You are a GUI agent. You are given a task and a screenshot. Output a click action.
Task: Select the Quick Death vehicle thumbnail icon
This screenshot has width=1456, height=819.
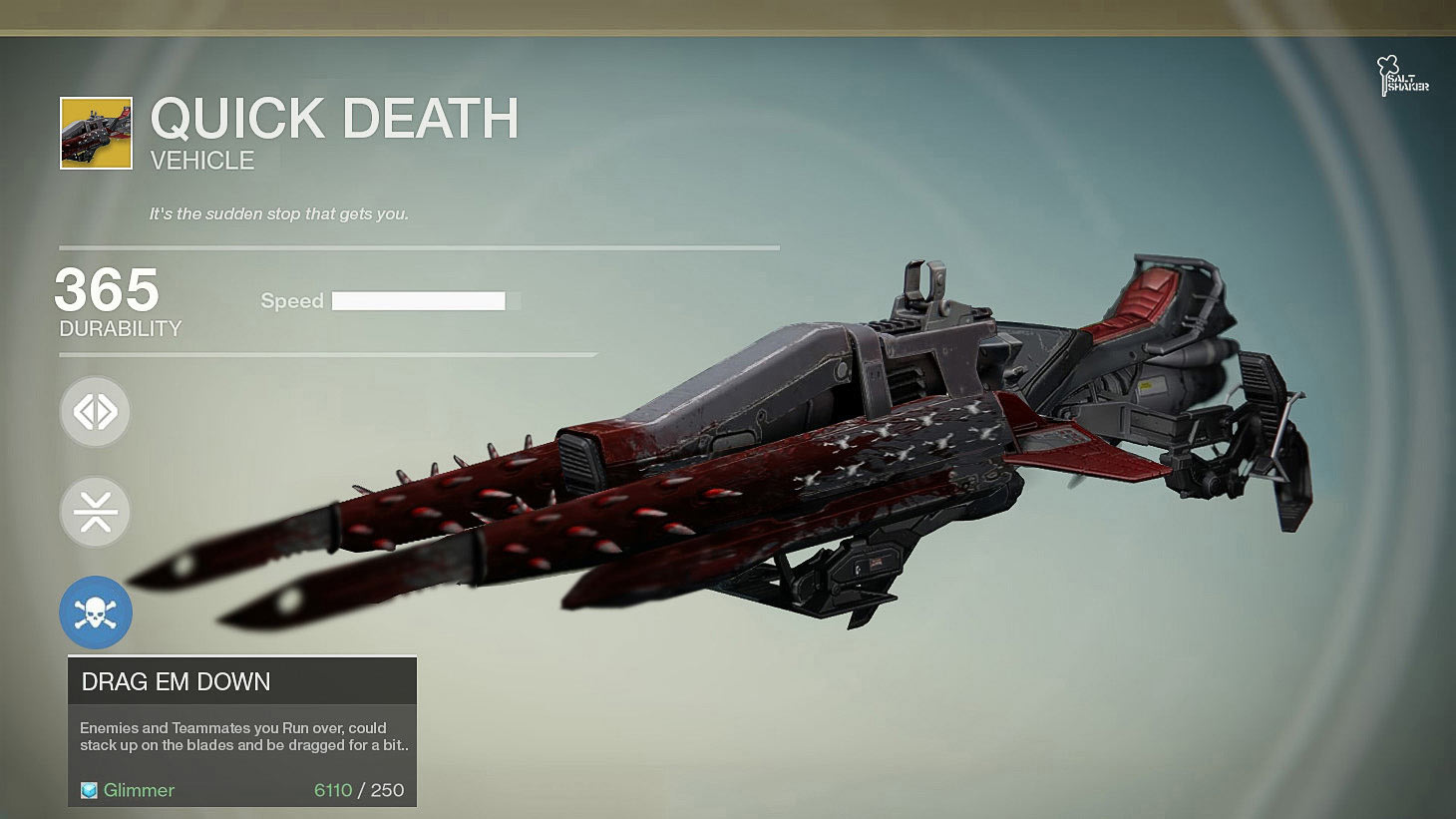[x=96, y=133]
